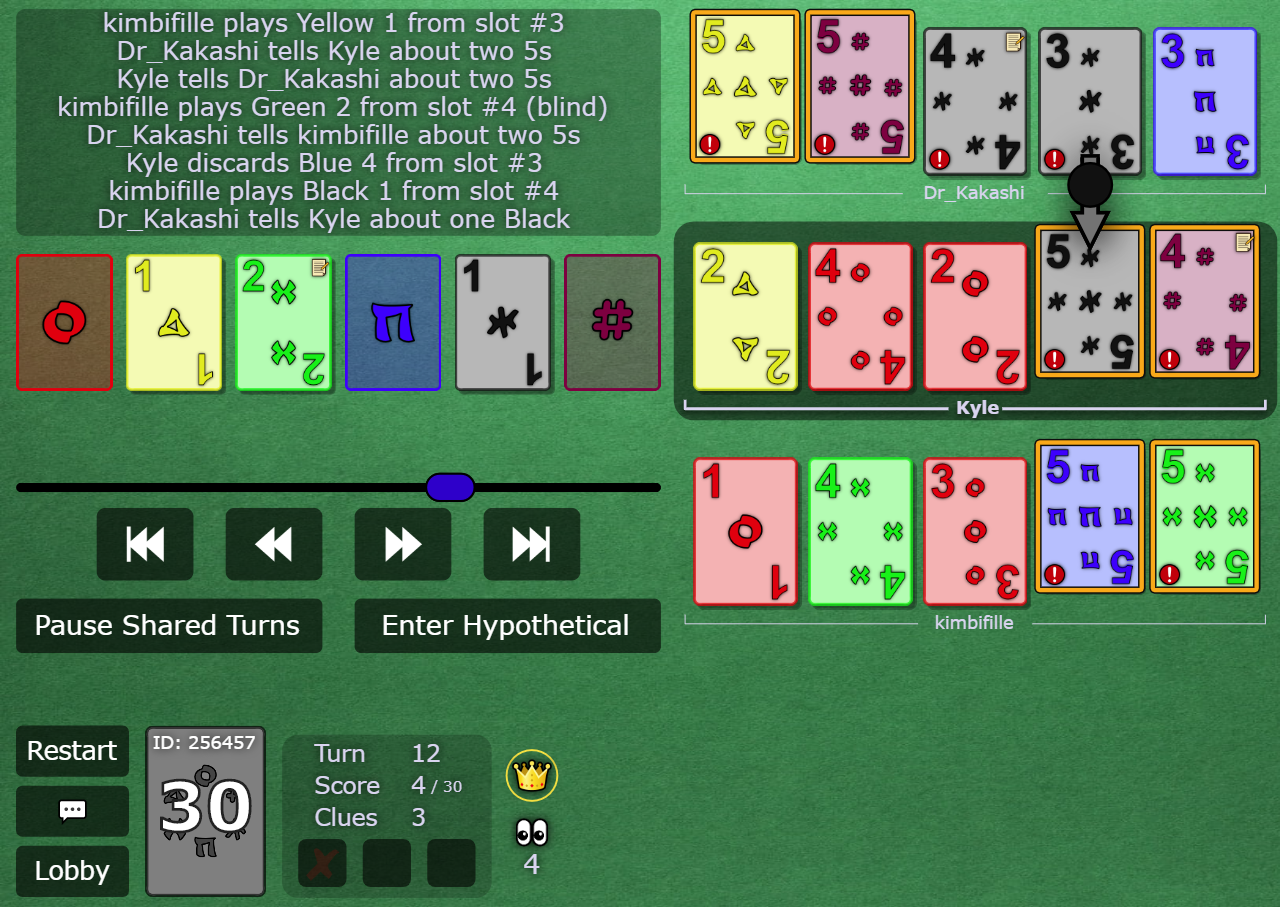Open a hypothetical with Enter Hypothetical

507,626
